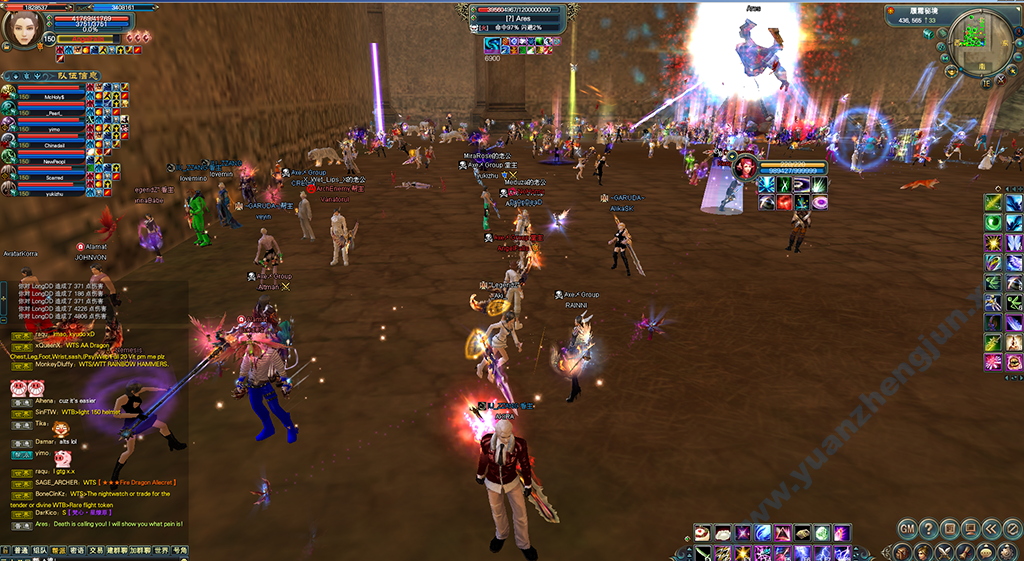
Task: Activate the green orb skill in hotbar
Action: tap(821, 533)
